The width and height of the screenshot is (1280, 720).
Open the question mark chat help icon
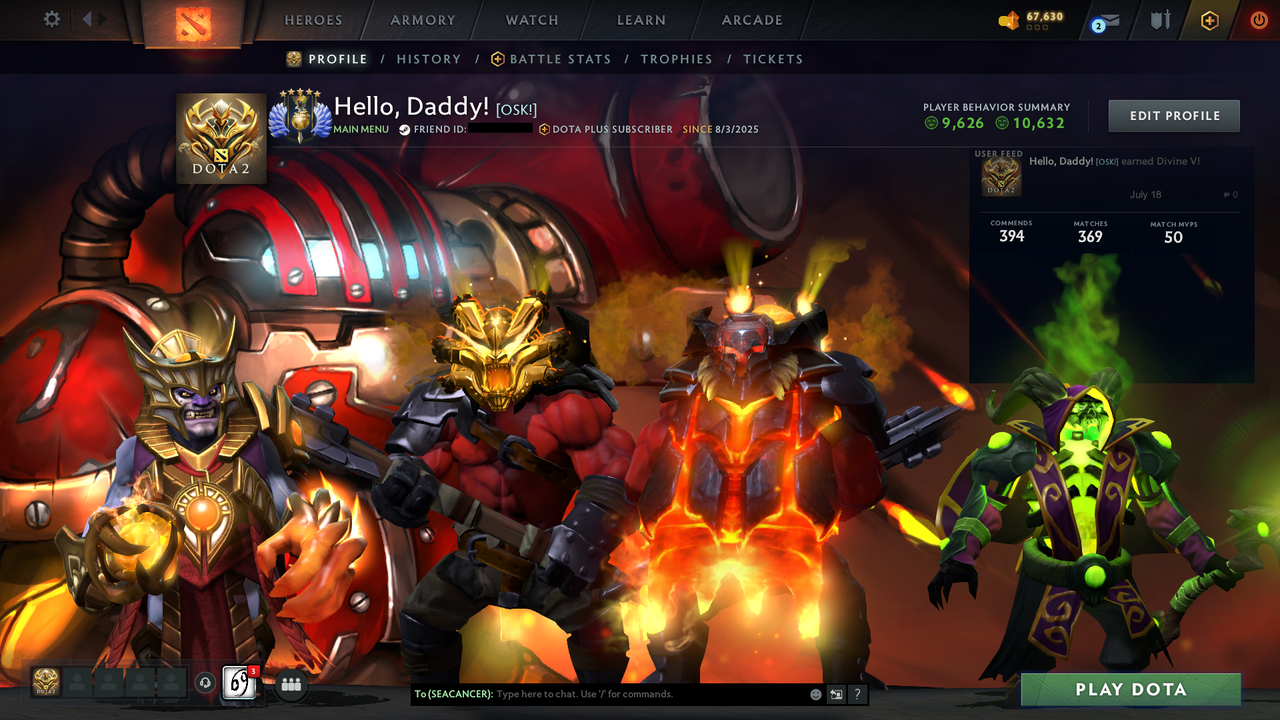point(857,693)
